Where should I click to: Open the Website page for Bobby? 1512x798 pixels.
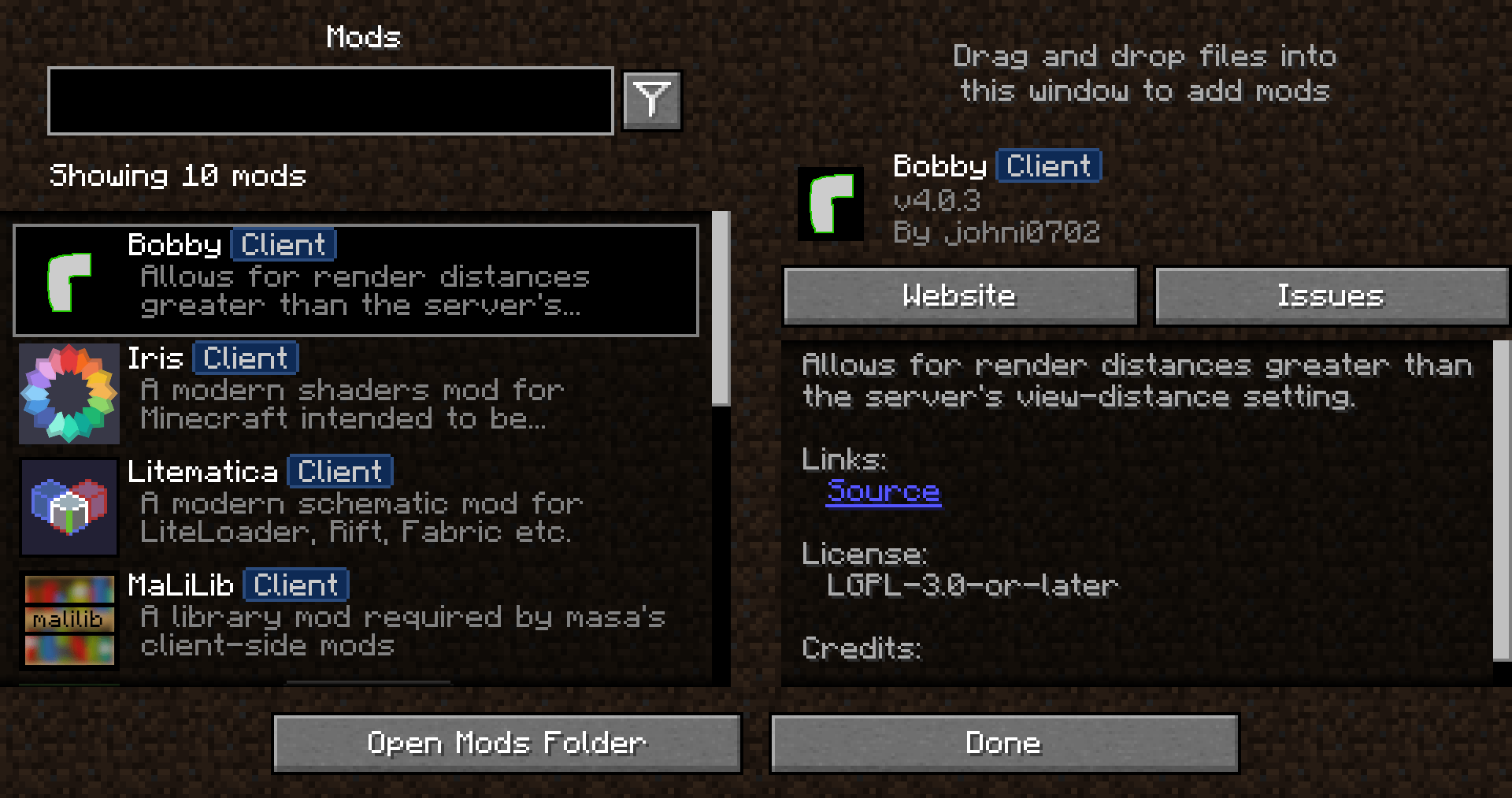point(959,295)
